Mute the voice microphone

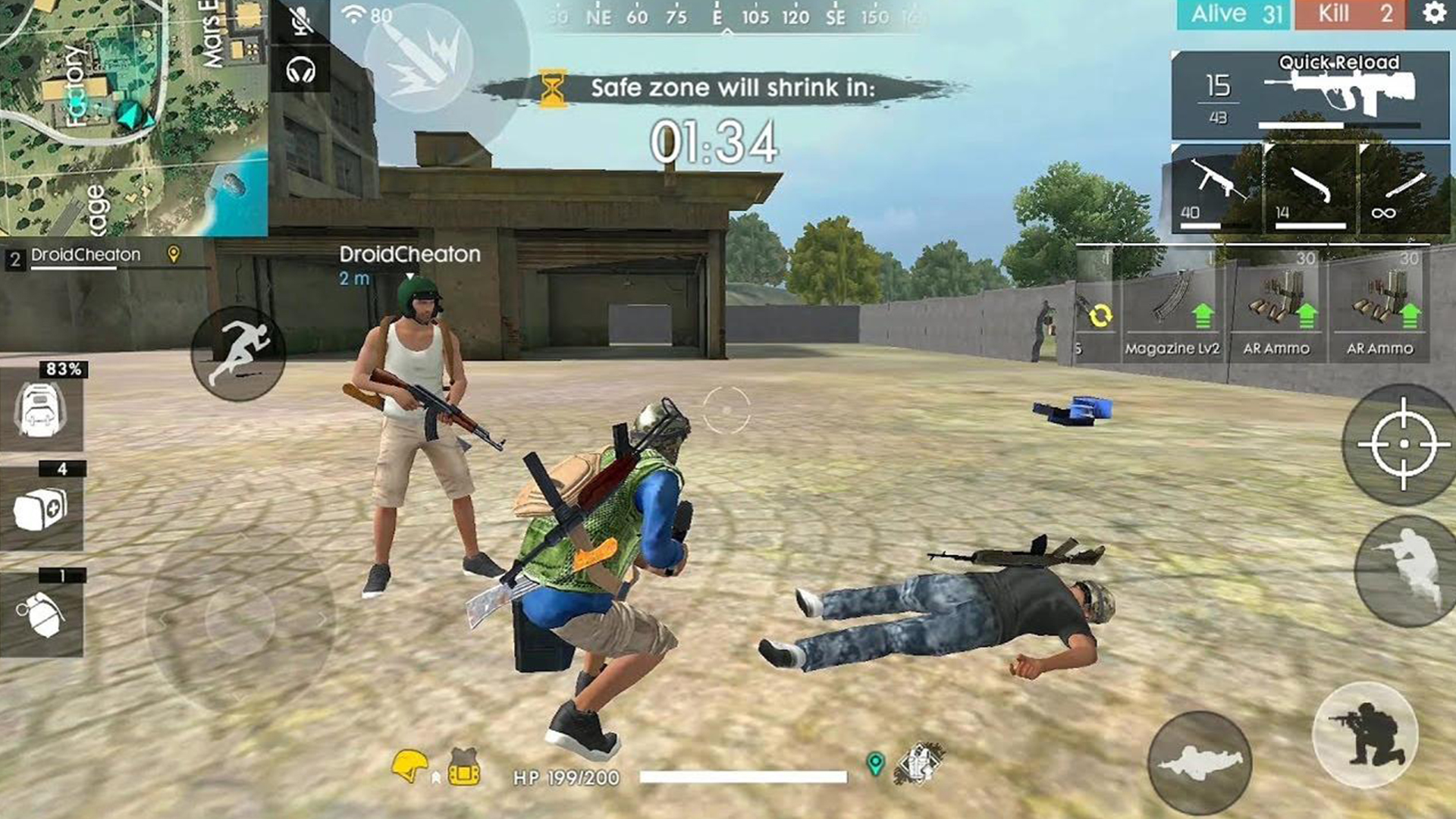click(x=303, y=21)
